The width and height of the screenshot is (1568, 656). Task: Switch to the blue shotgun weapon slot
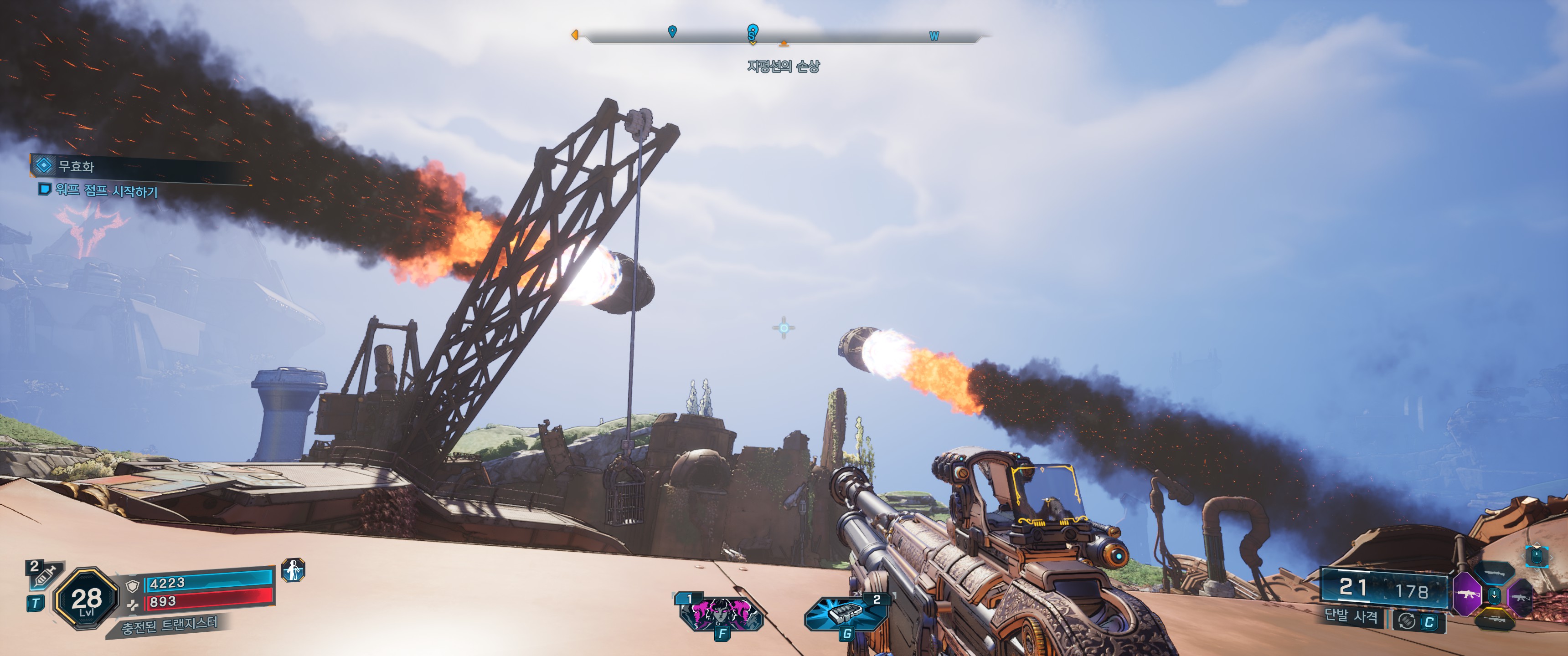(1495, 573)
